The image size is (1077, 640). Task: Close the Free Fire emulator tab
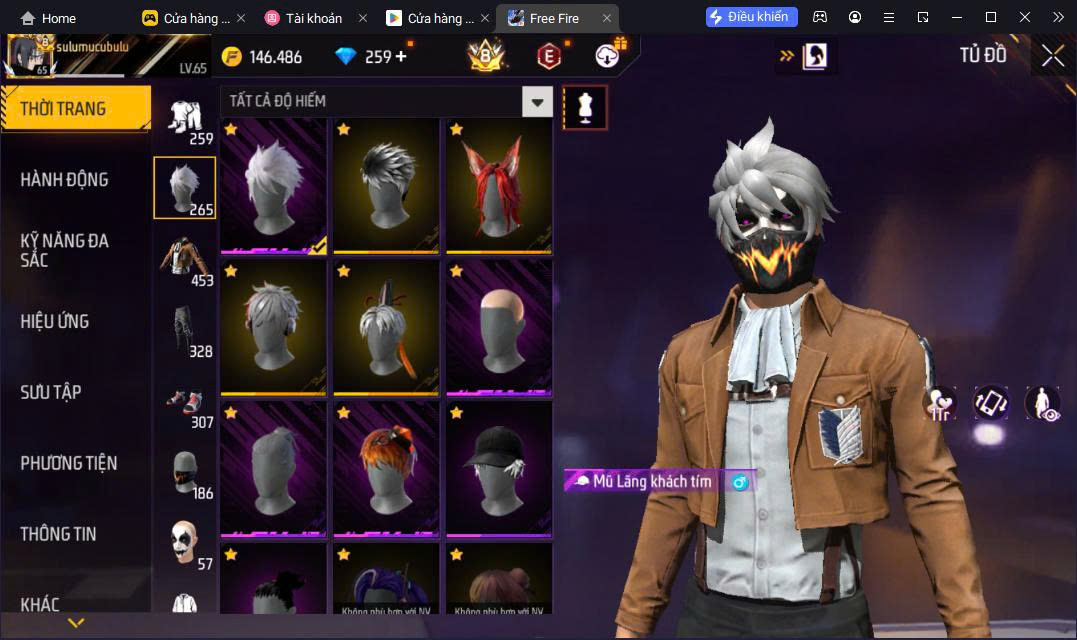(x=606, y=18)
